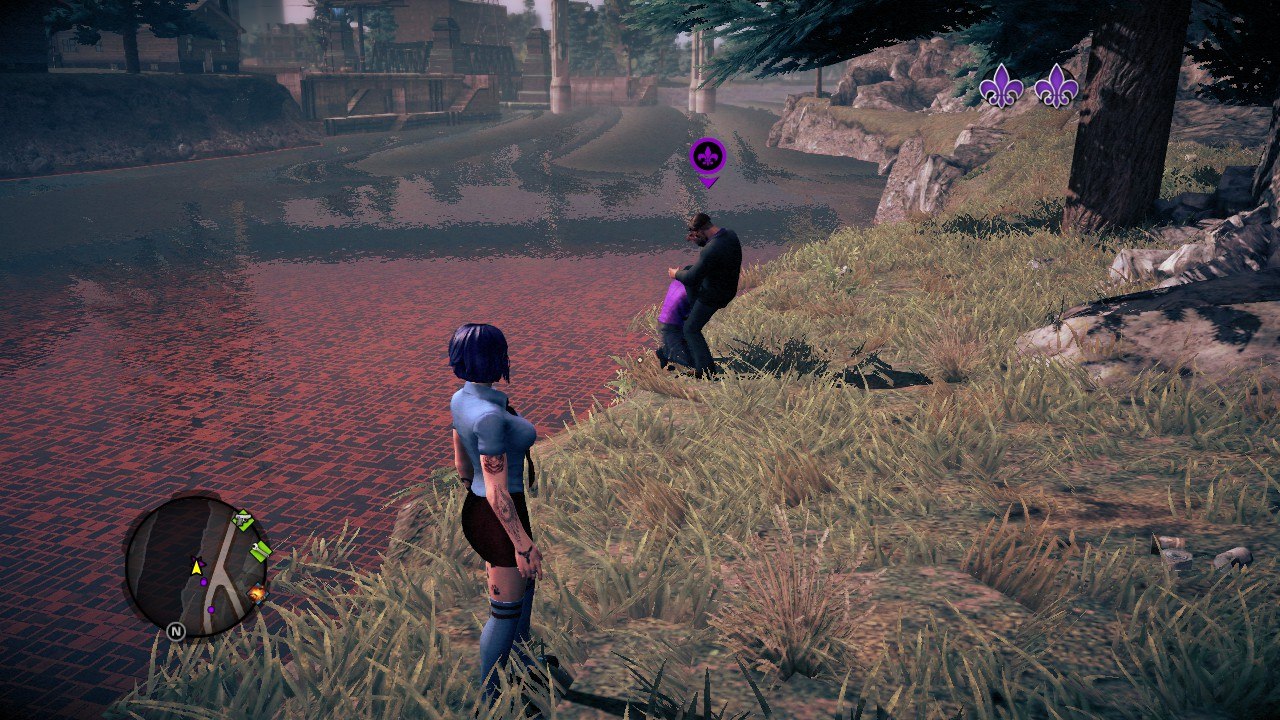Click the north compass indicator on the minimap
This screenshot has width=1280, height=720.
(176, 631)
